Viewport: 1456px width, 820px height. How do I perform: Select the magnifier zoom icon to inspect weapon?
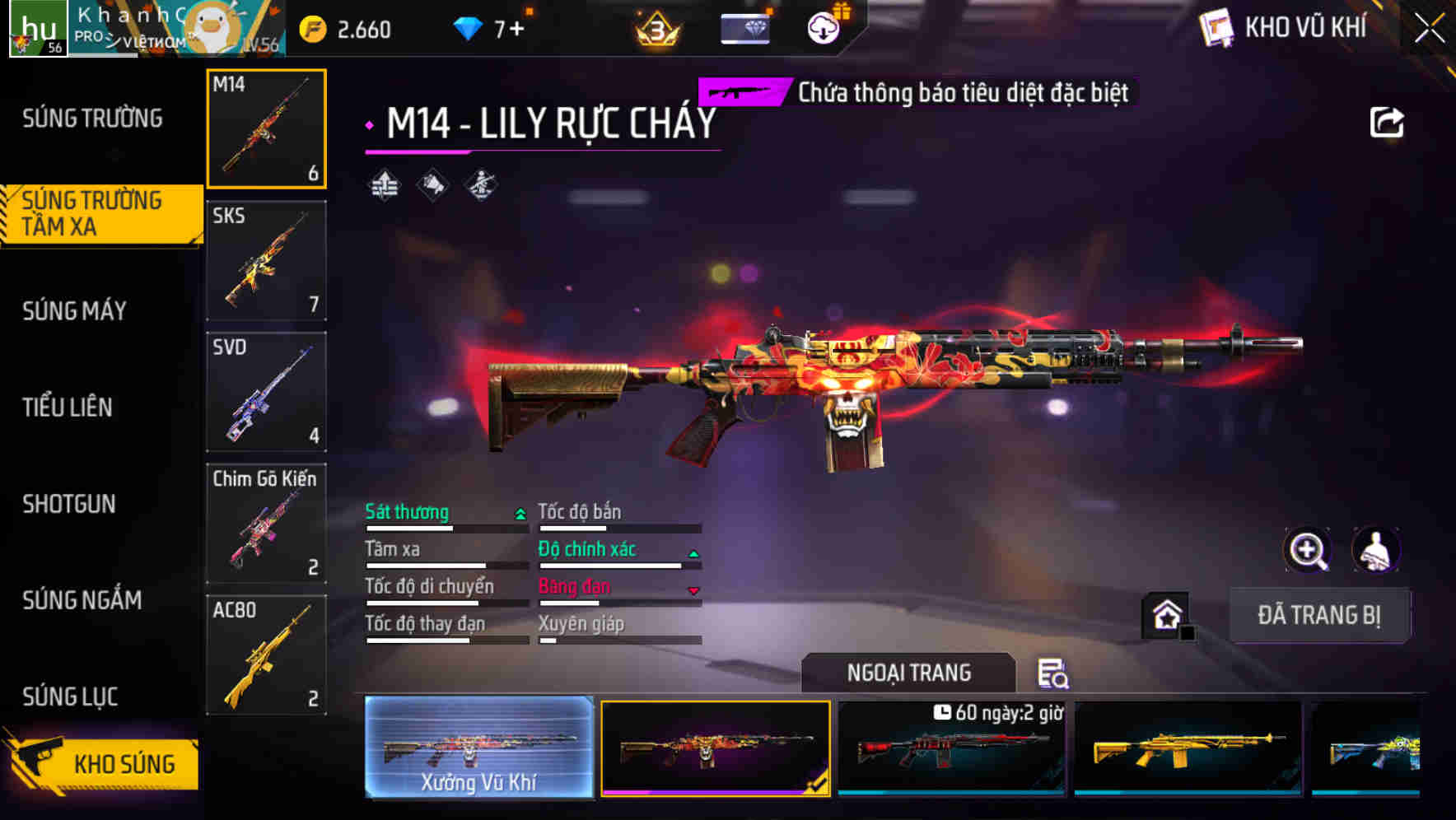point(1308,550)
